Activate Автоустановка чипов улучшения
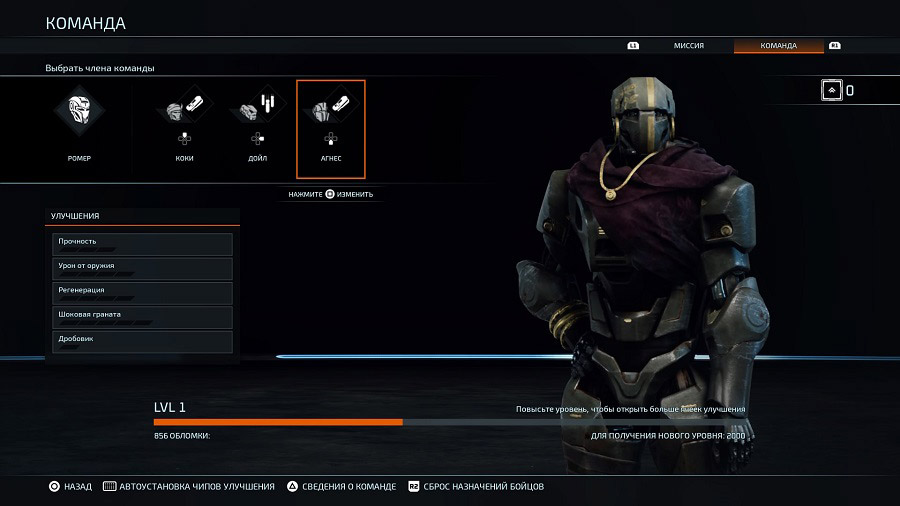 (188, 487)
